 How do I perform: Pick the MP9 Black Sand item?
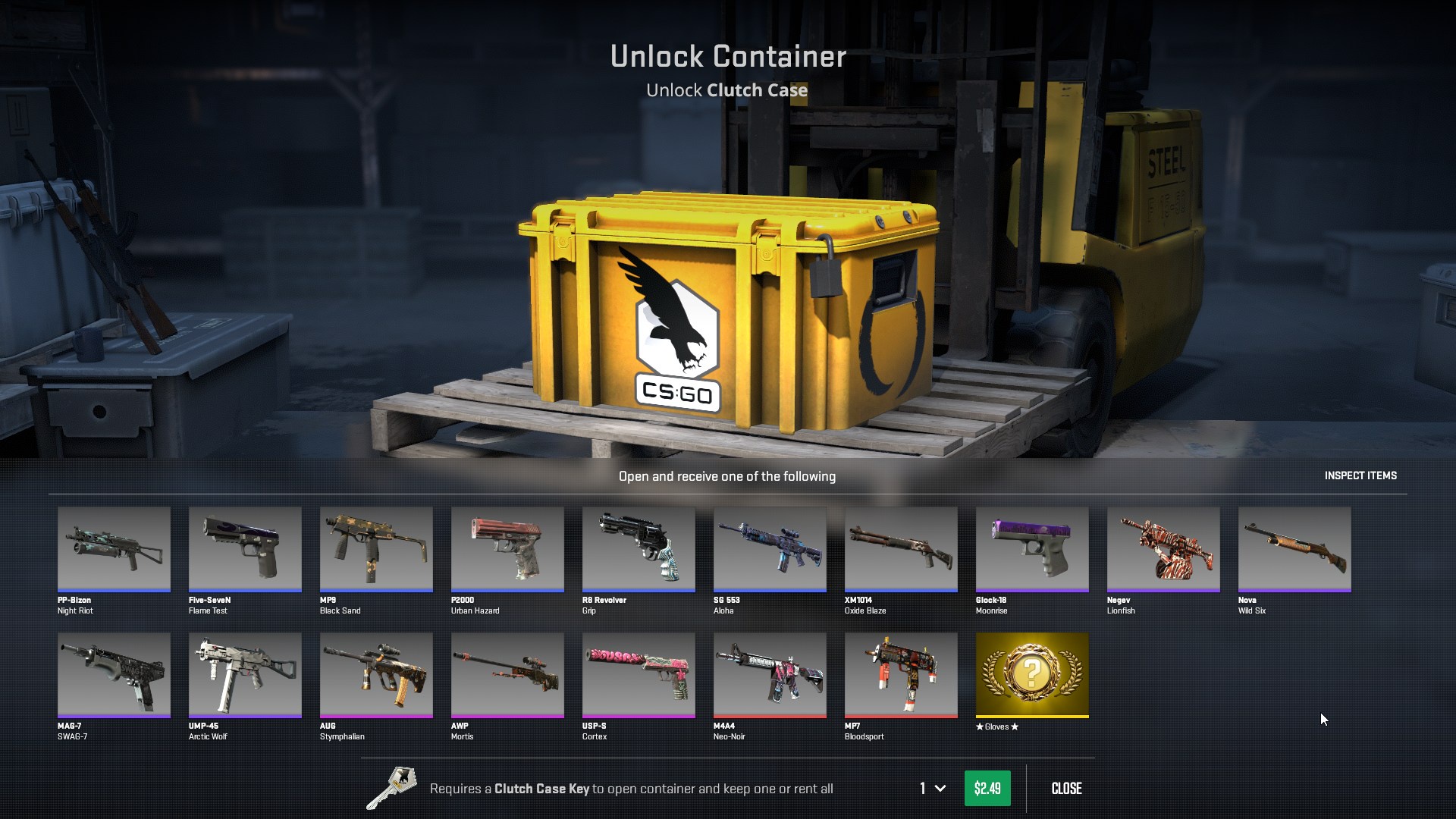point(376,548)
